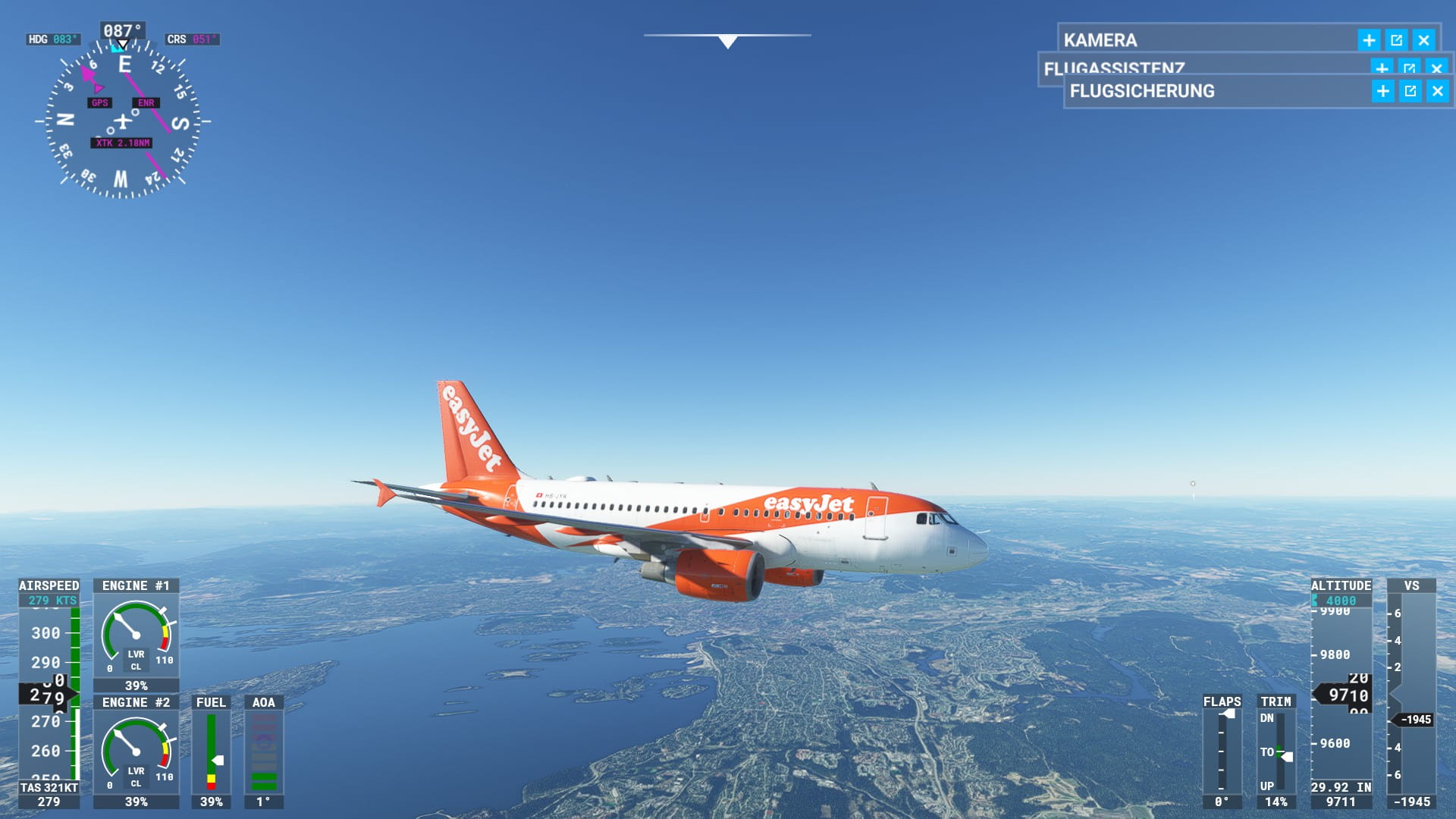Screen dimensions: 1456x819
Task: Open the toolbar via the top white triangle handle
Action: click(x=727, y=42)
